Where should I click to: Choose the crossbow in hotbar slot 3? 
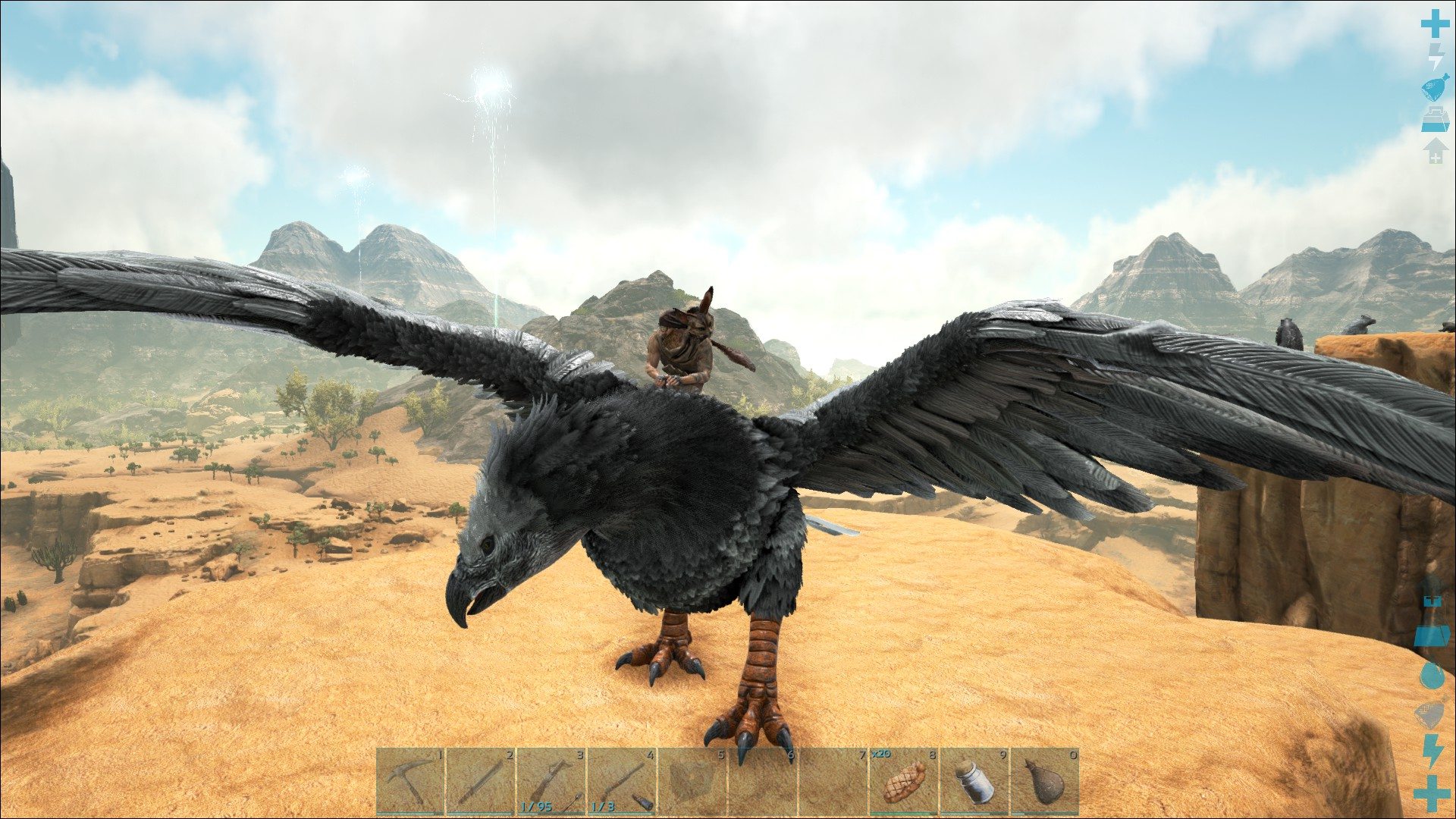click(x=551, y=782)
